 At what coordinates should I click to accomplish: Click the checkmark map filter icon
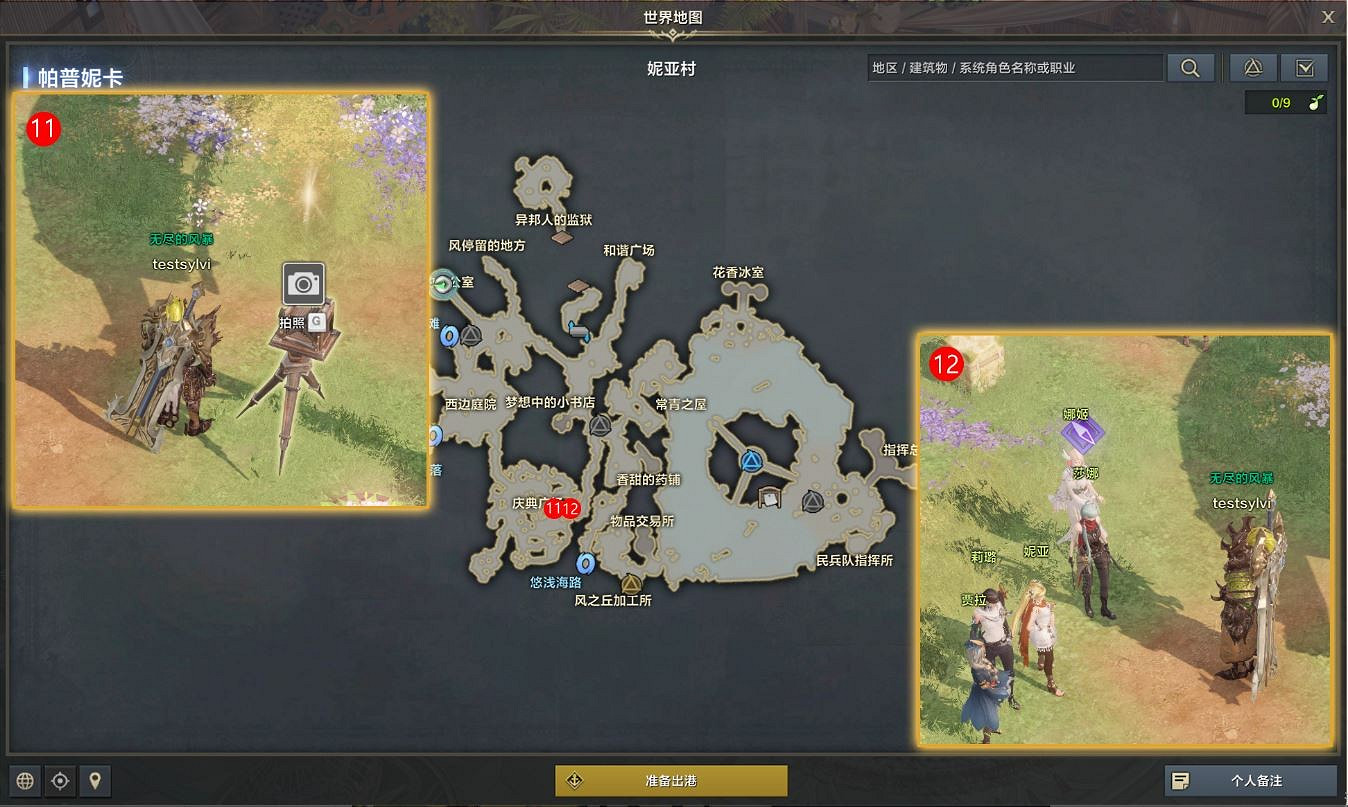(1305, 68)
